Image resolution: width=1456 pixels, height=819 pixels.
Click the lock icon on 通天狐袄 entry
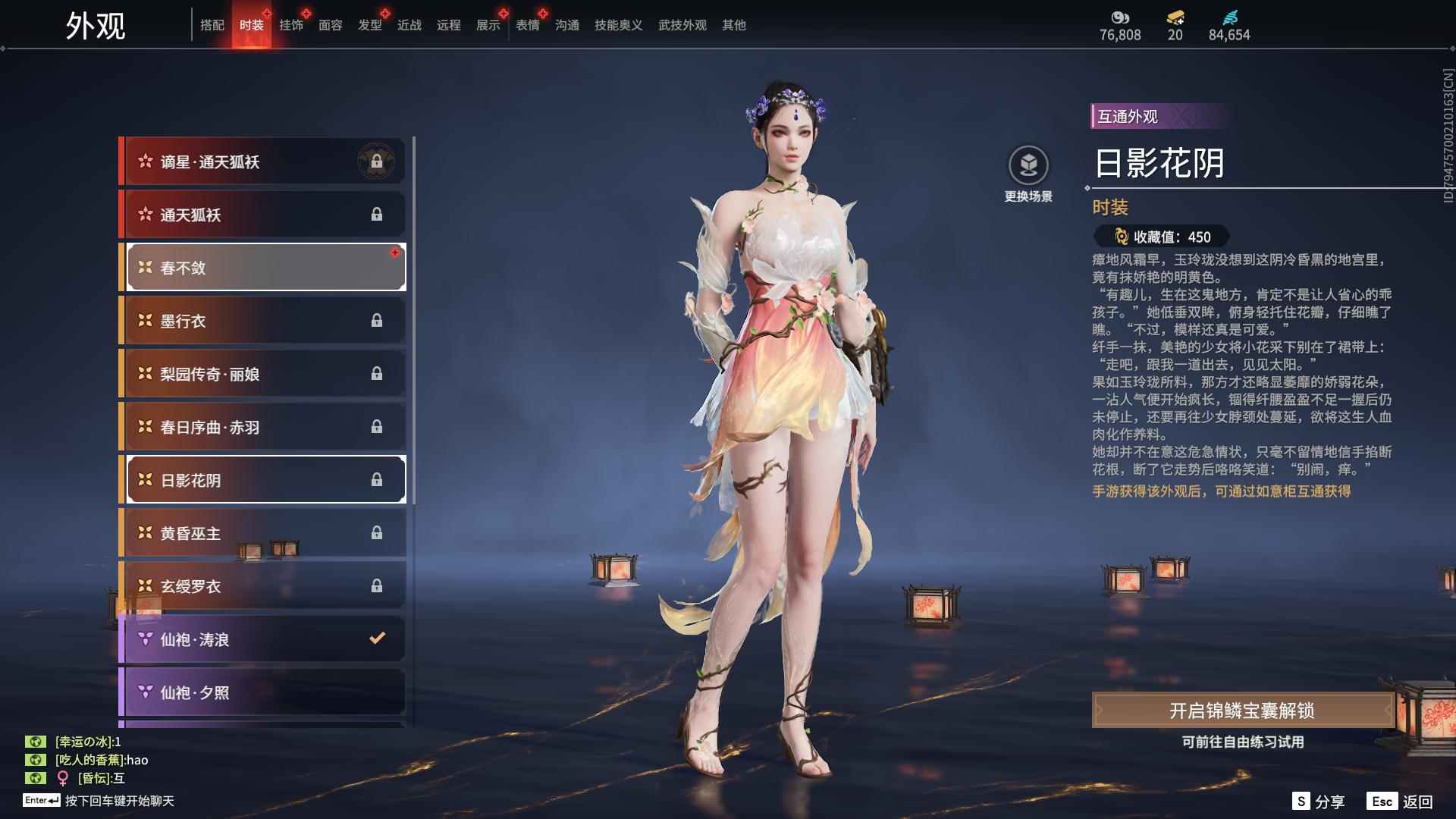(x=378, y=215)
